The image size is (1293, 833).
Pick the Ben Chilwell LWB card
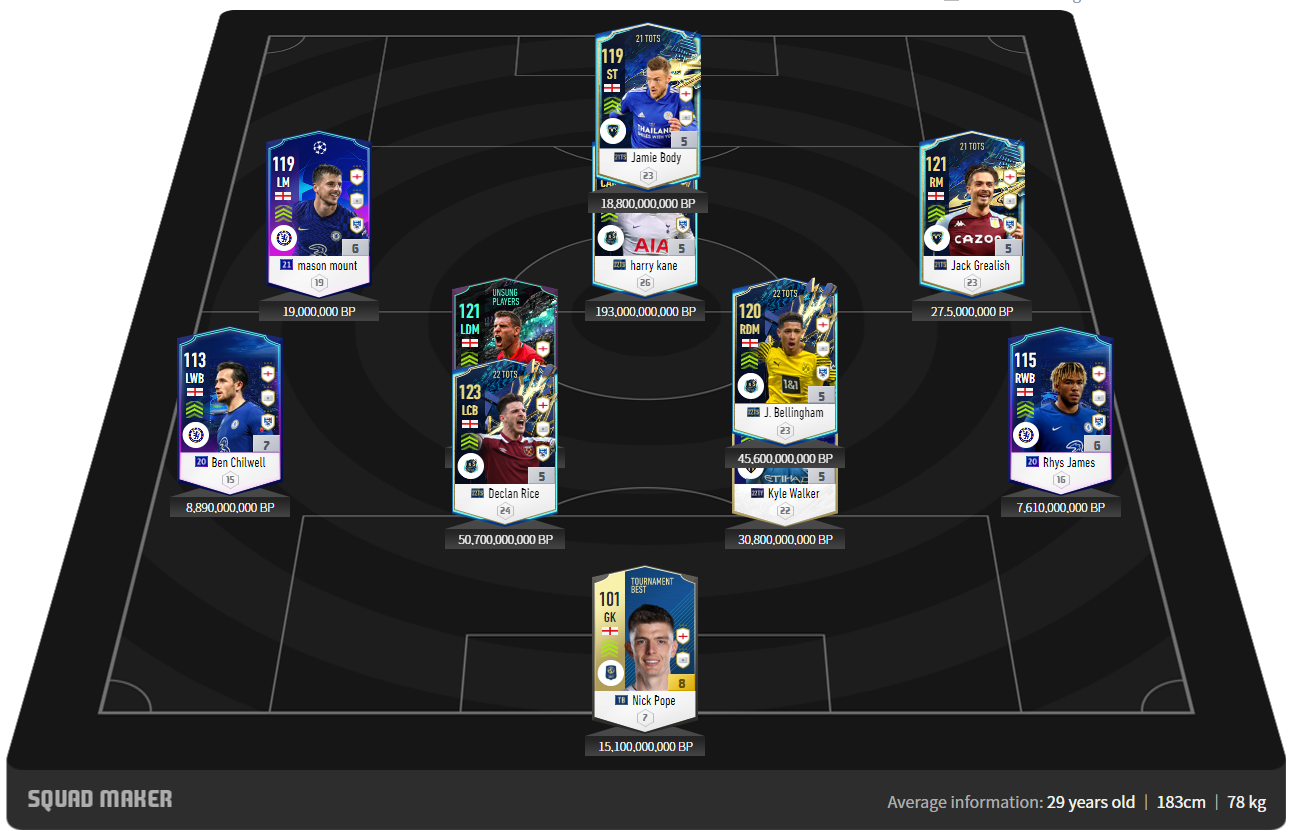230,410
